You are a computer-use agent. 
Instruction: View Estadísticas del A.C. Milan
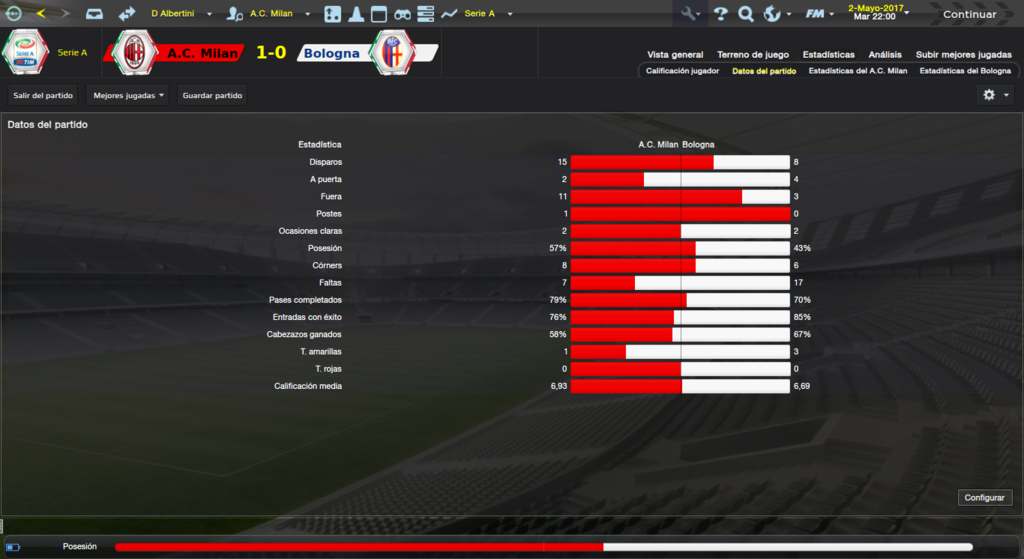point(857,71)
